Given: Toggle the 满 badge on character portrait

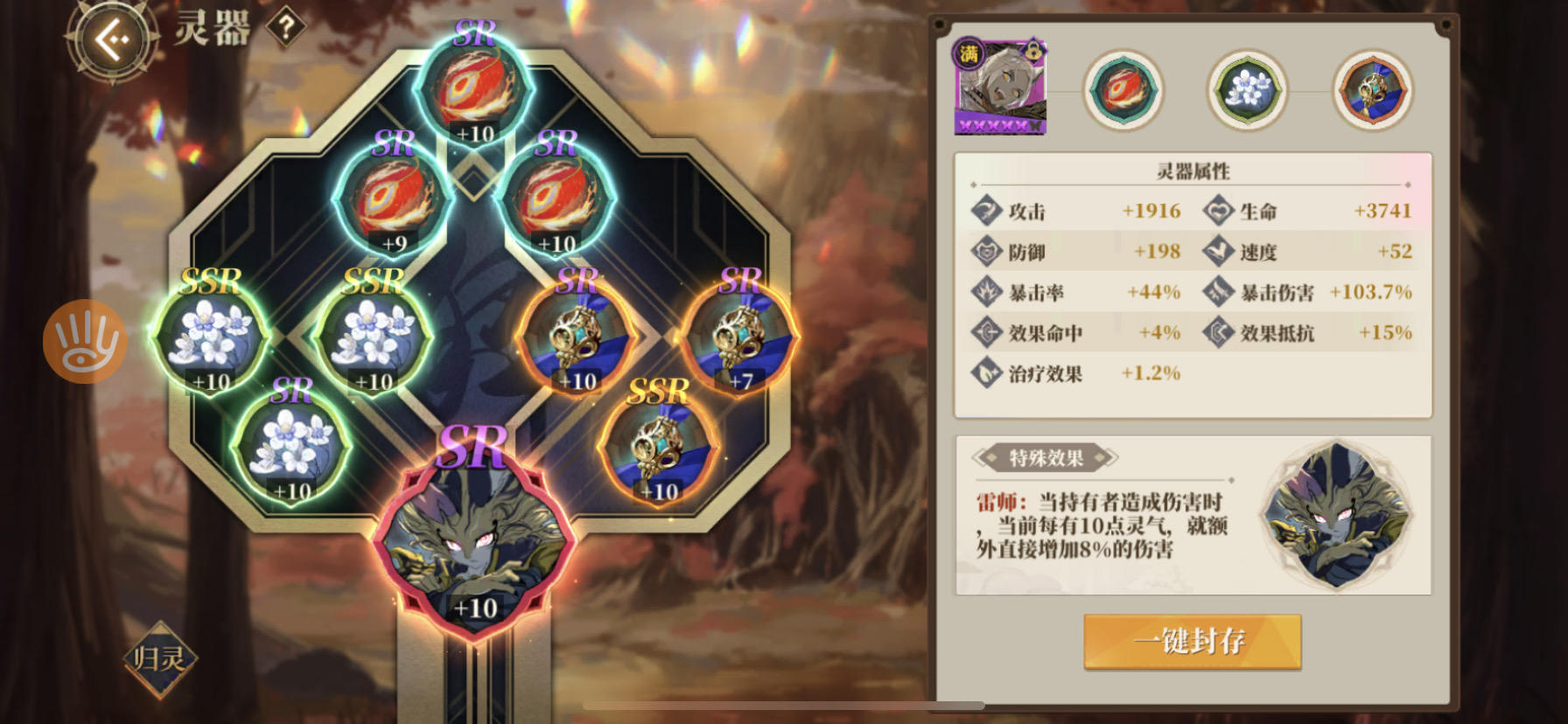Looking at the screenshot, I should click(967, 52).
